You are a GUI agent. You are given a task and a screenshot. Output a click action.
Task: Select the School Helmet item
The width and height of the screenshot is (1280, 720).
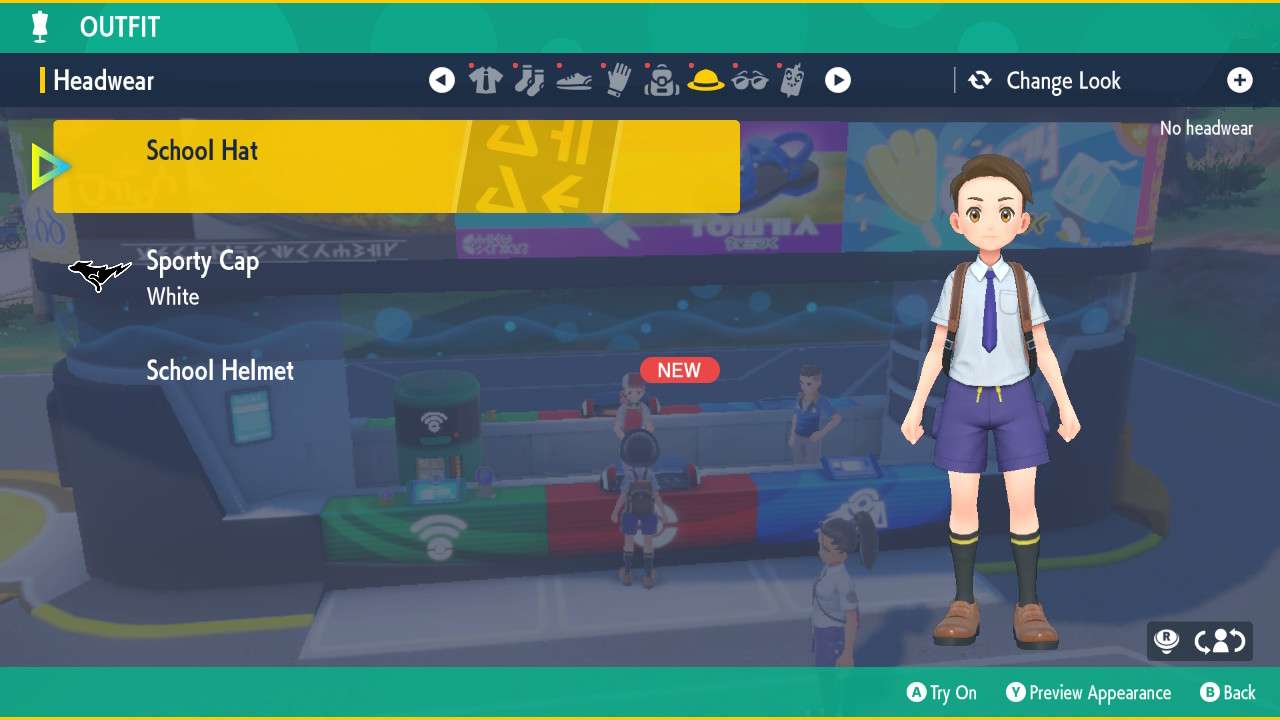(220, 370)
